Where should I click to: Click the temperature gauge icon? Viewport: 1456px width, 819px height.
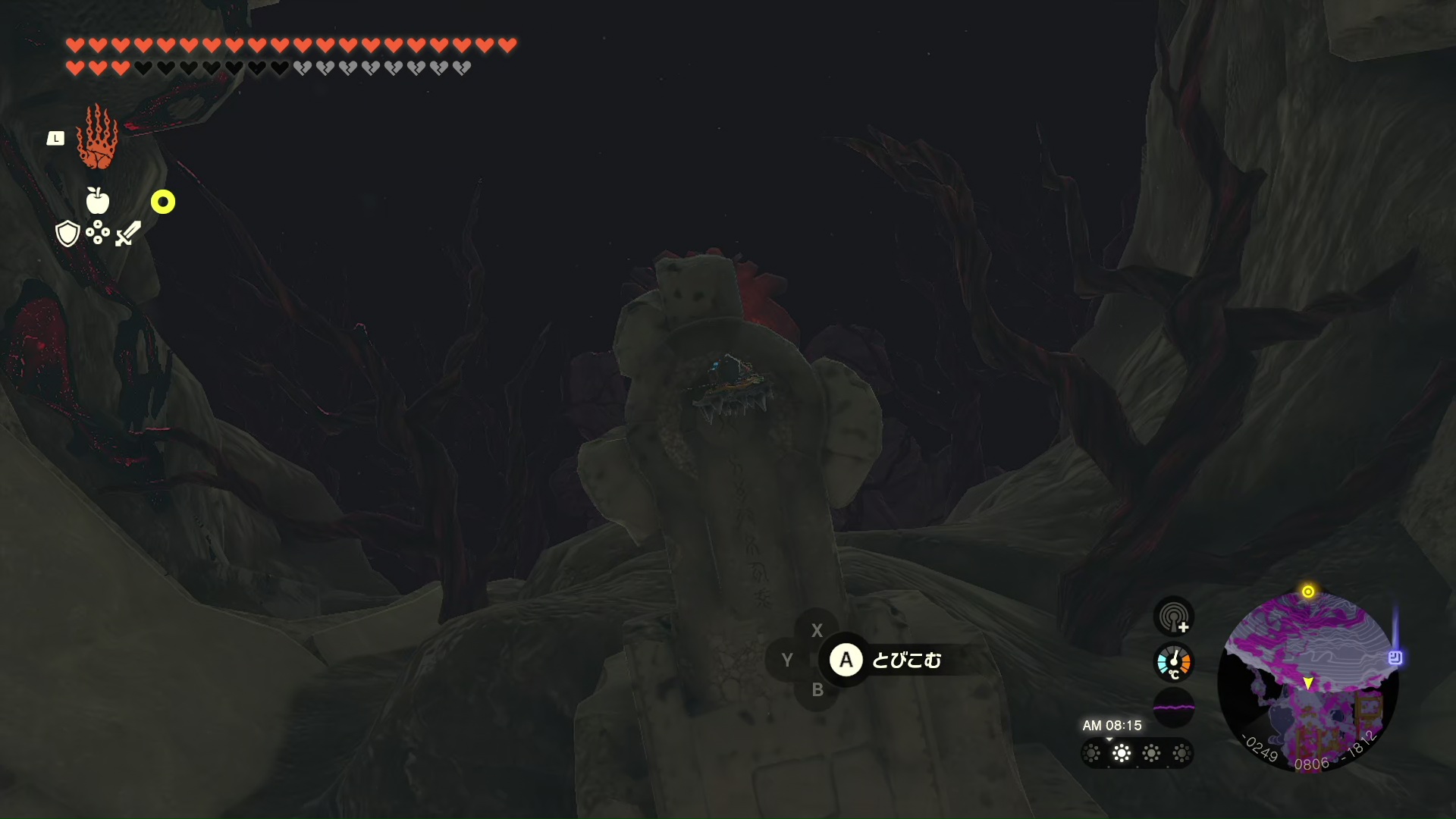pos(1173,662)
